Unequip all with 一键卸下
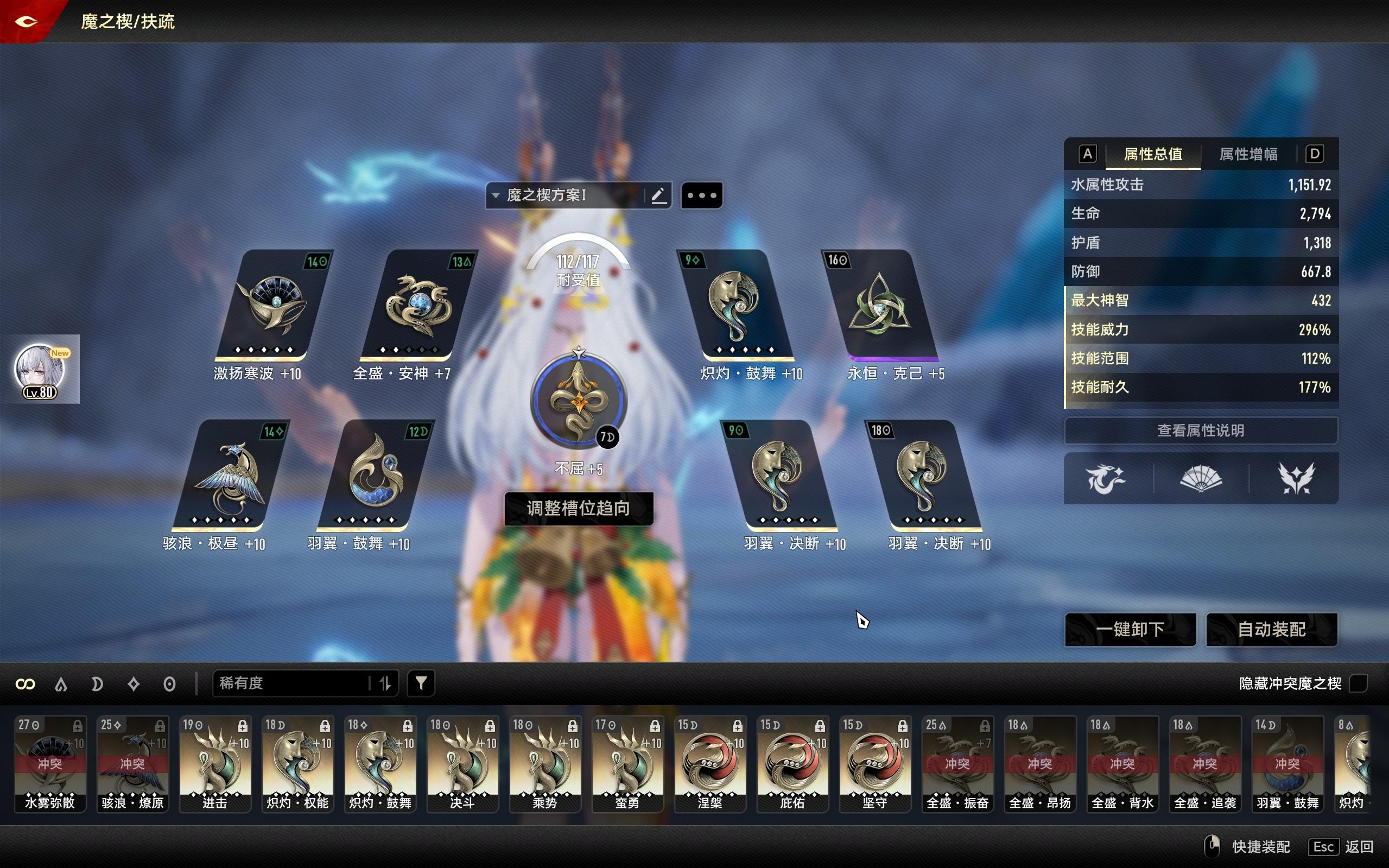The image size is (1389, 868). point(1130,630)
